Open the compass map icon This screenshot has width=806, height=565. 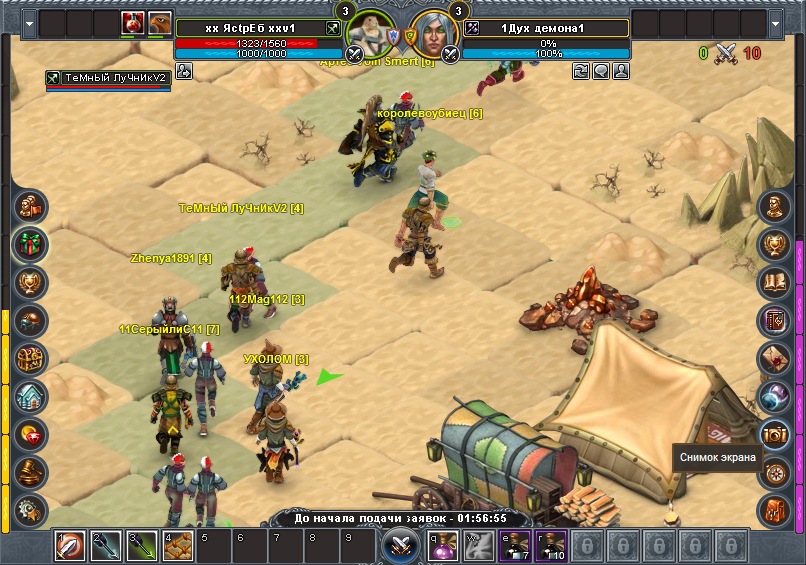(775, 472)
